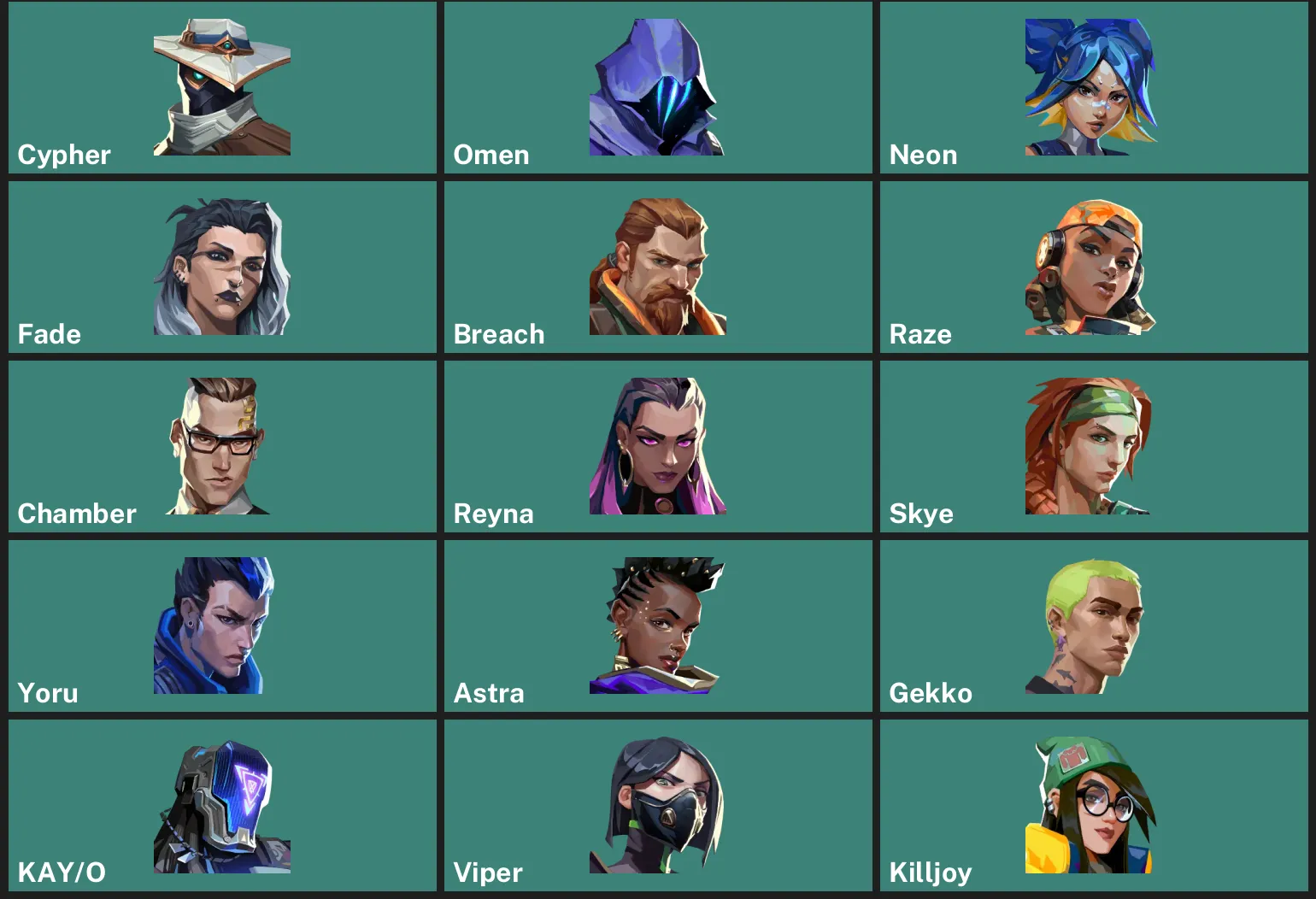Click the Omen grid cell
1316x899 pixels.
[658, 87]
